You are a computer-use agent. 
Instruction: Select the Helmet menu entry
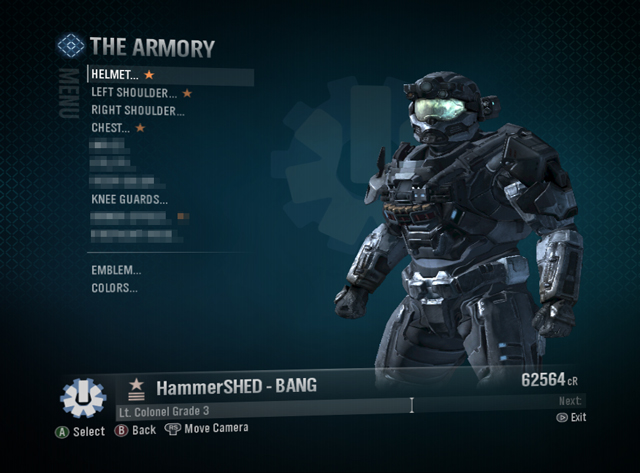click(x=115, y=75)
